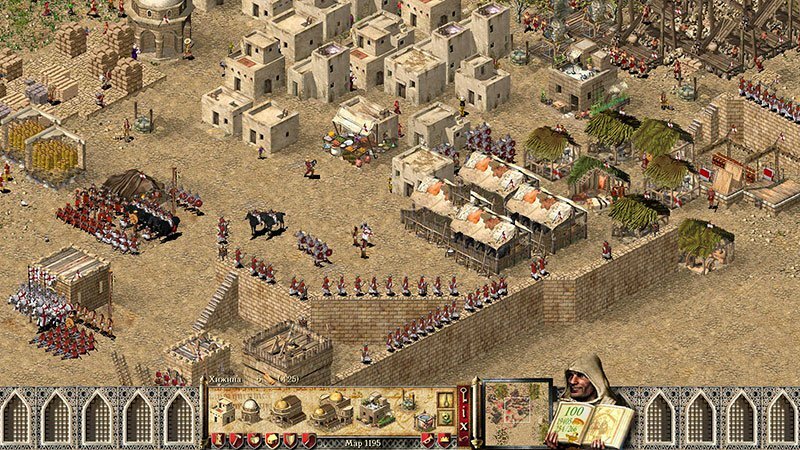Click the horn shield button
This screenshot has width=800, height=450.
pyautogui.click(x=427, y=441)
